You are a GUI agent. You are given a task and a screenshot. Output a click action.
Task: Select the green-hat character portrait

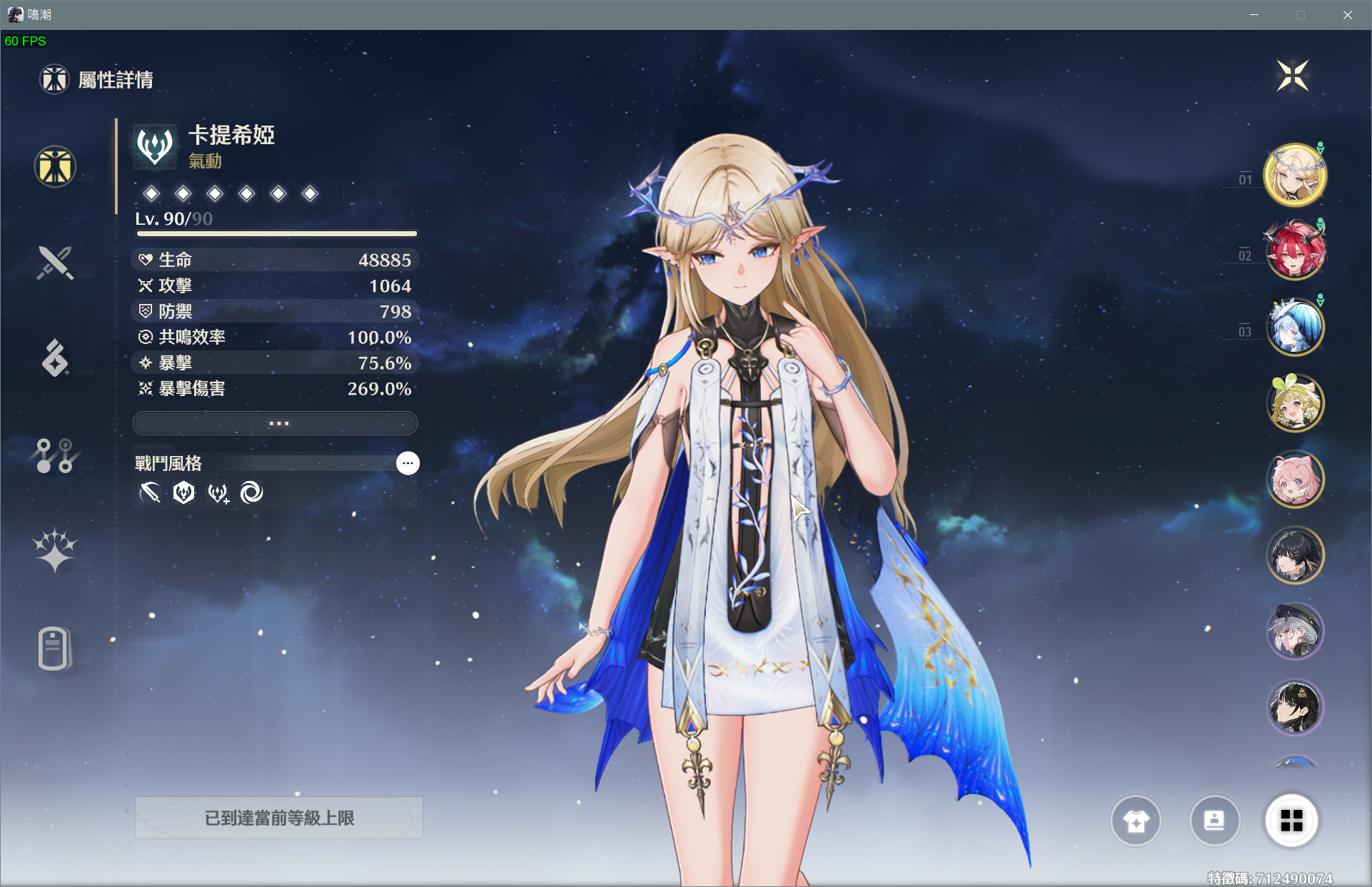tap(1294, 403)
